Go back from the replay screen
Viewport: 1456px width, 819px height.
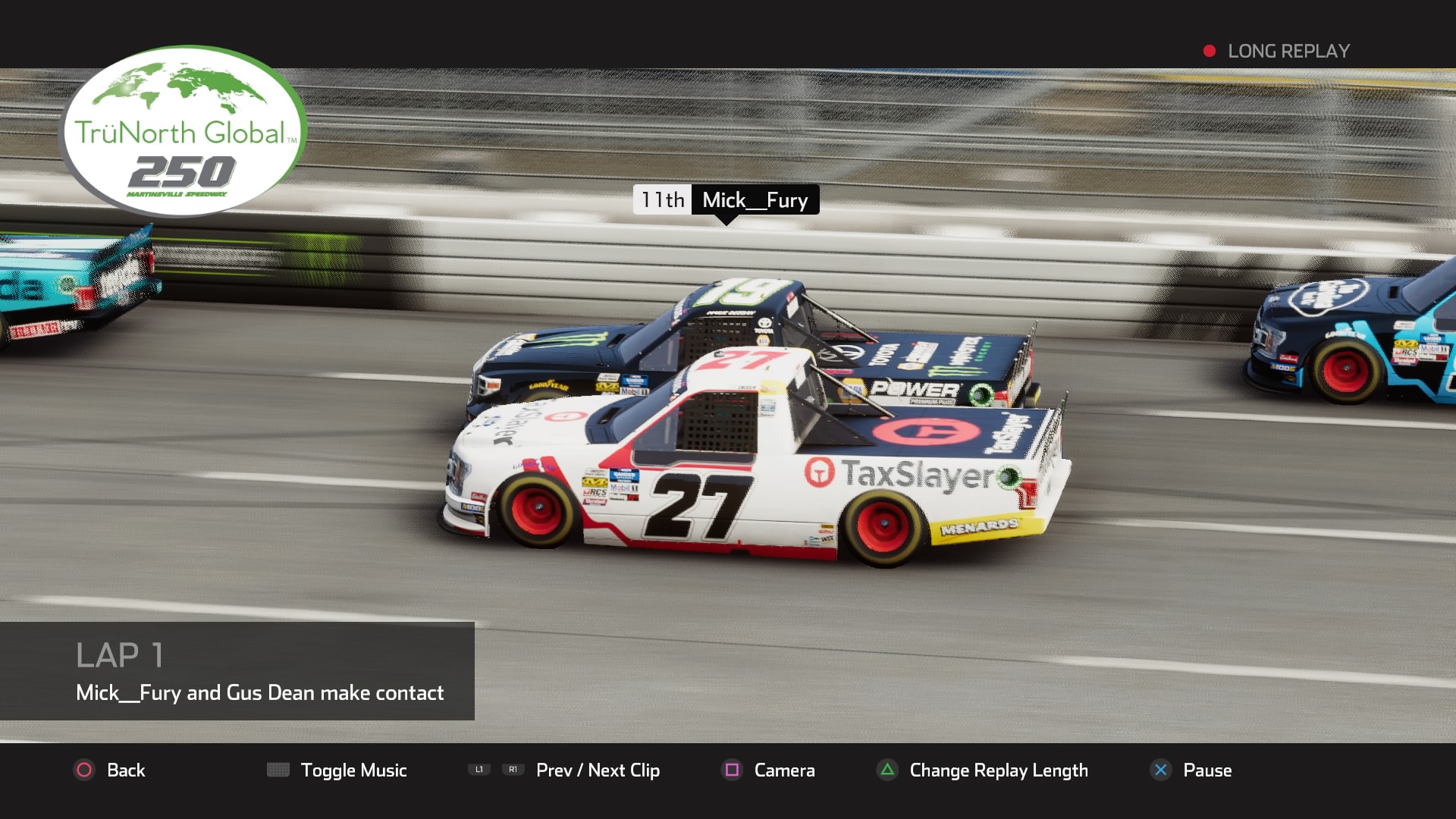coord(110,770)
